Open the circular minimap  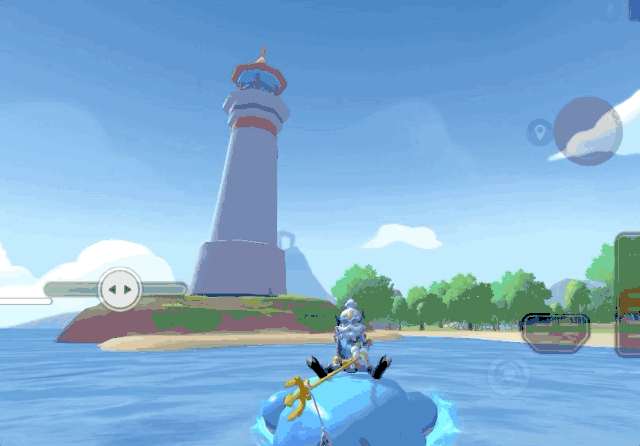[588, 130]
